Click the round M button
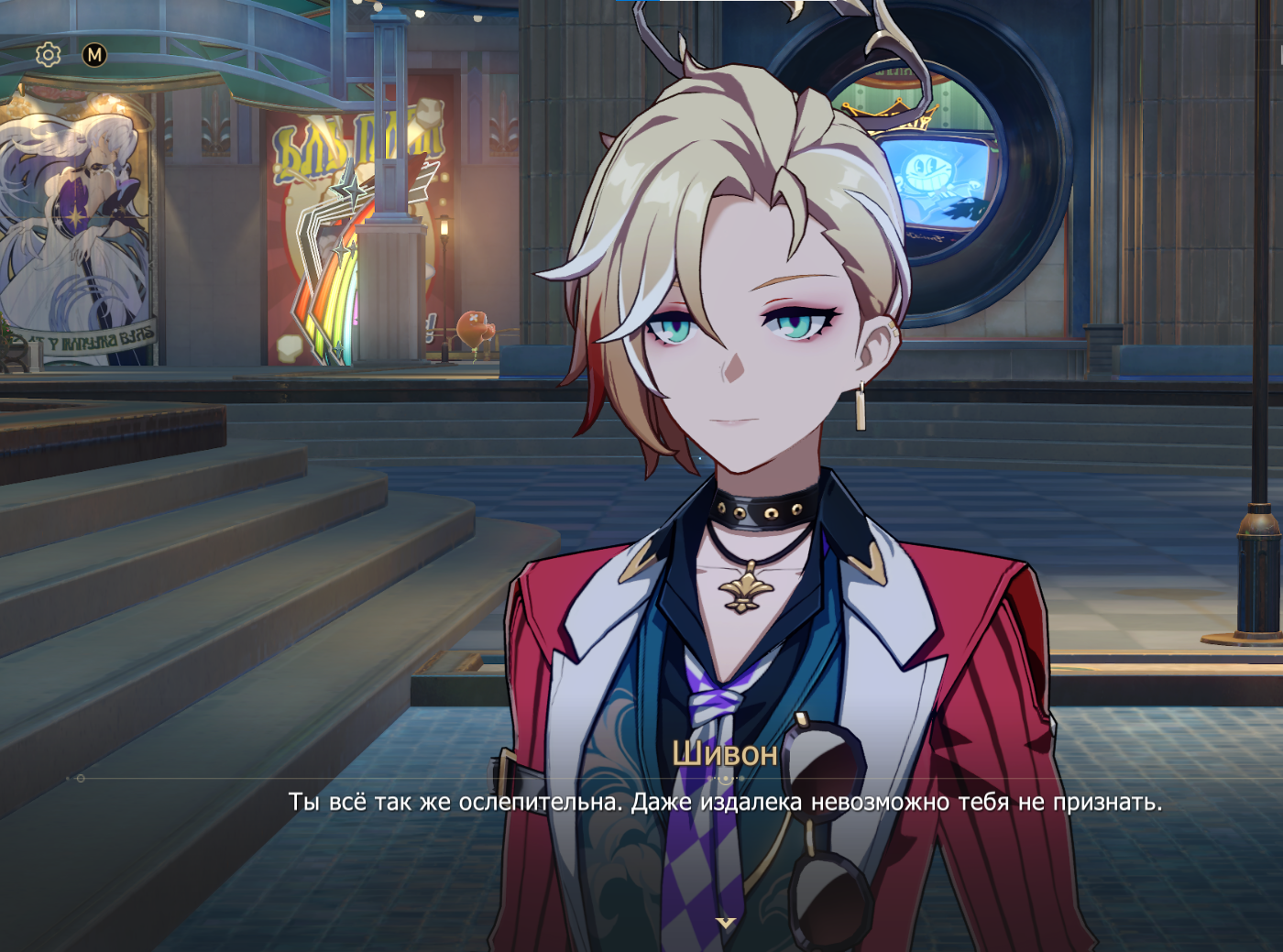Viewport: 1283px width, 952px height. [x=94, y=55]
